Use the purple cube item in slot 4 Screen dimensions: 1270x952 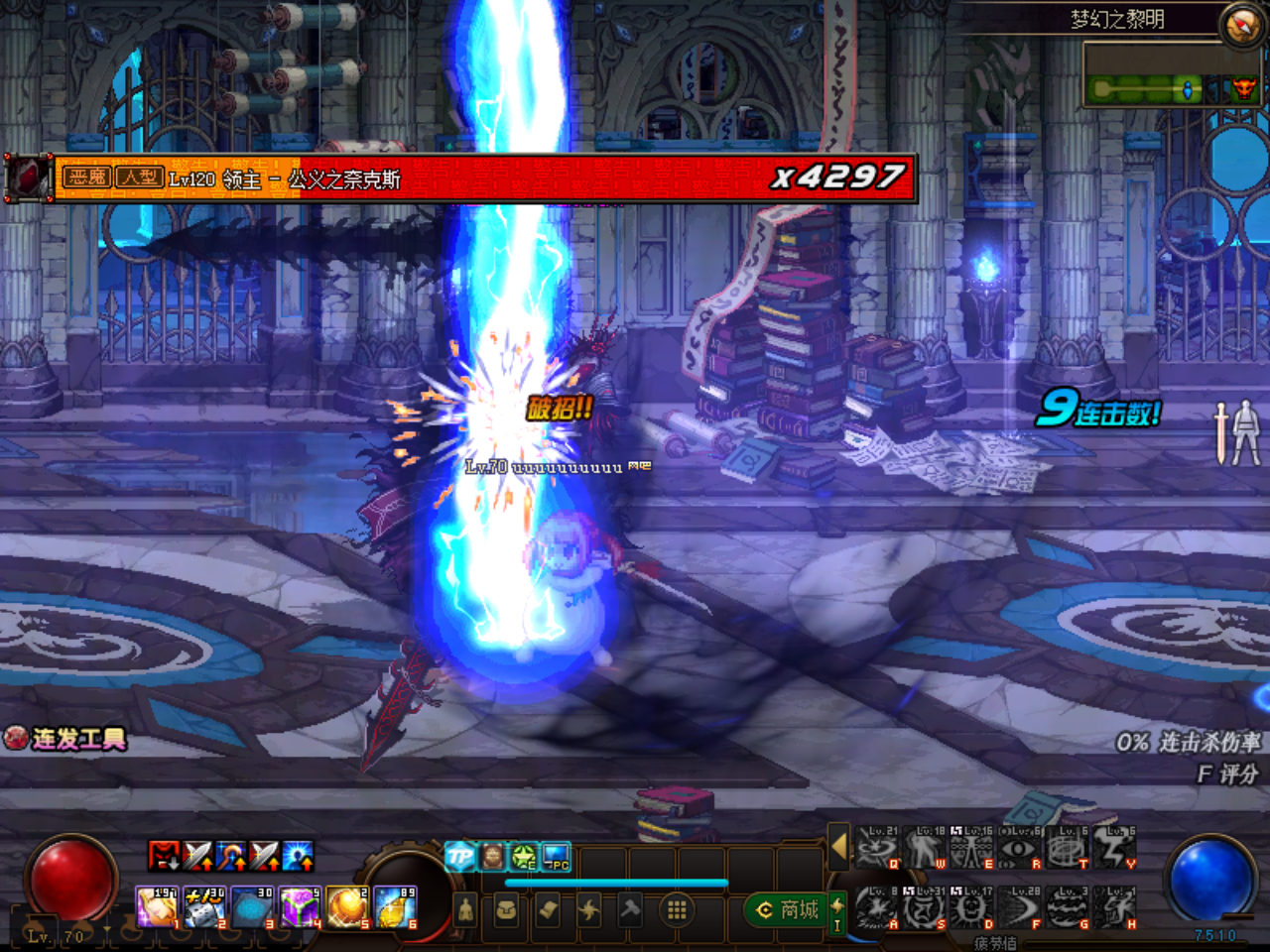(300, 907)
